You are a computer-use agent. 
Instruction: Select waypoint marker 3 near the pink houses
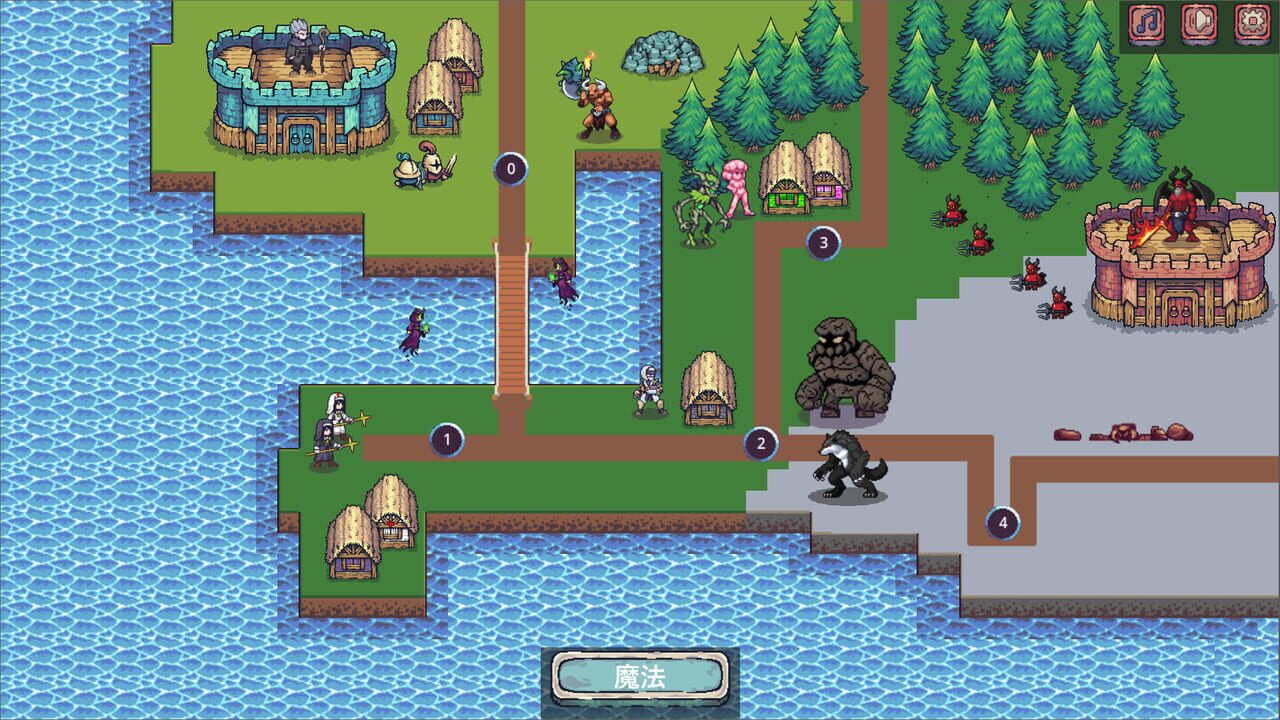[822, 240]
